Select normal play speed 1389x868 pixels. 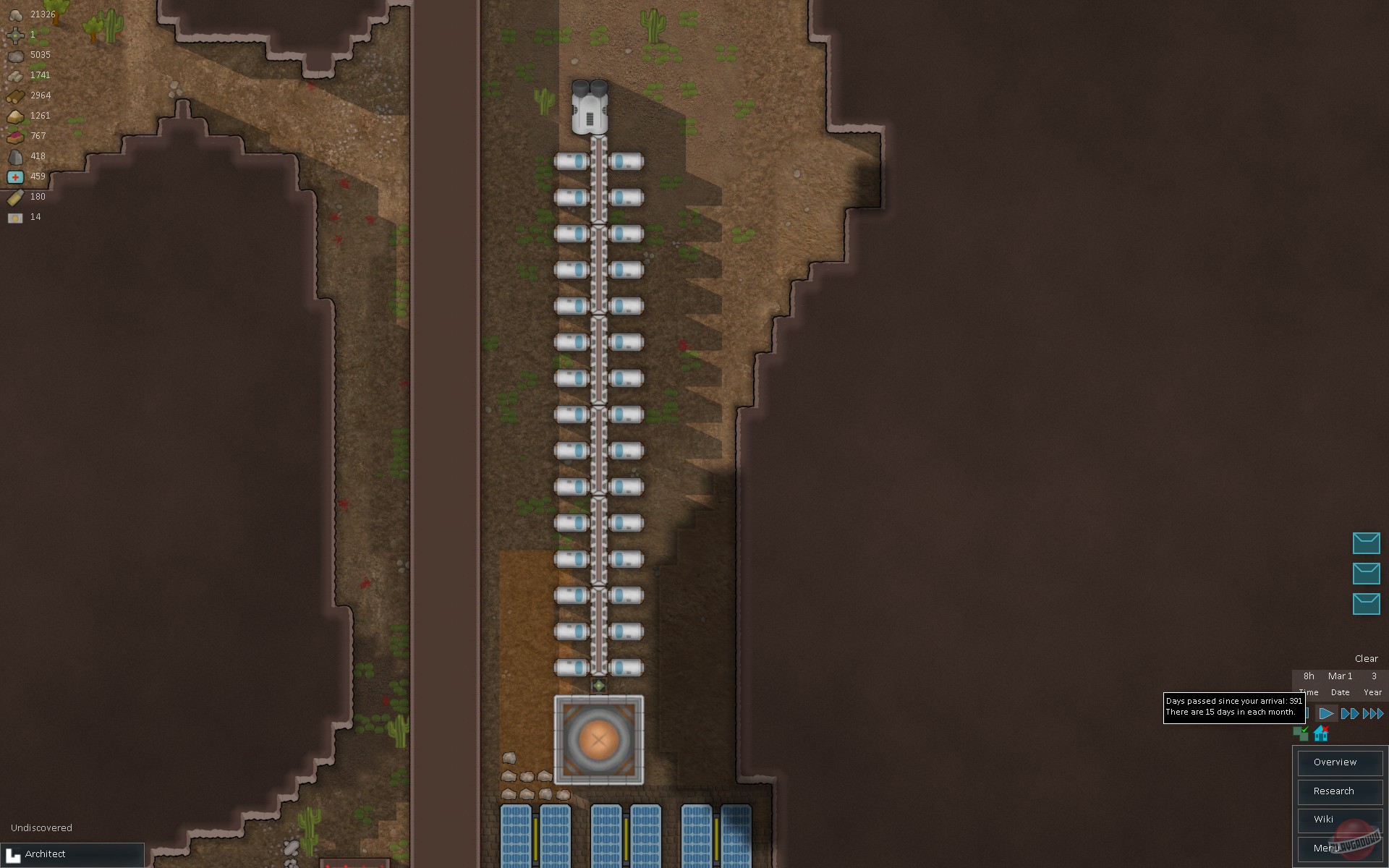(1326, 713)
